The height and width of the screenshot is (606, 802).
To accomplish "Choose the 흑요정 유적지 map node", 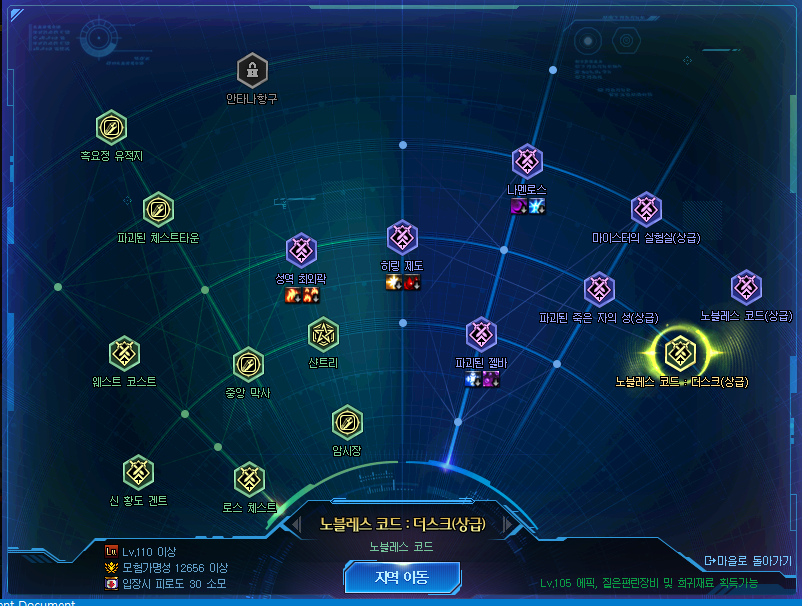I will click(x=111, y=127).
